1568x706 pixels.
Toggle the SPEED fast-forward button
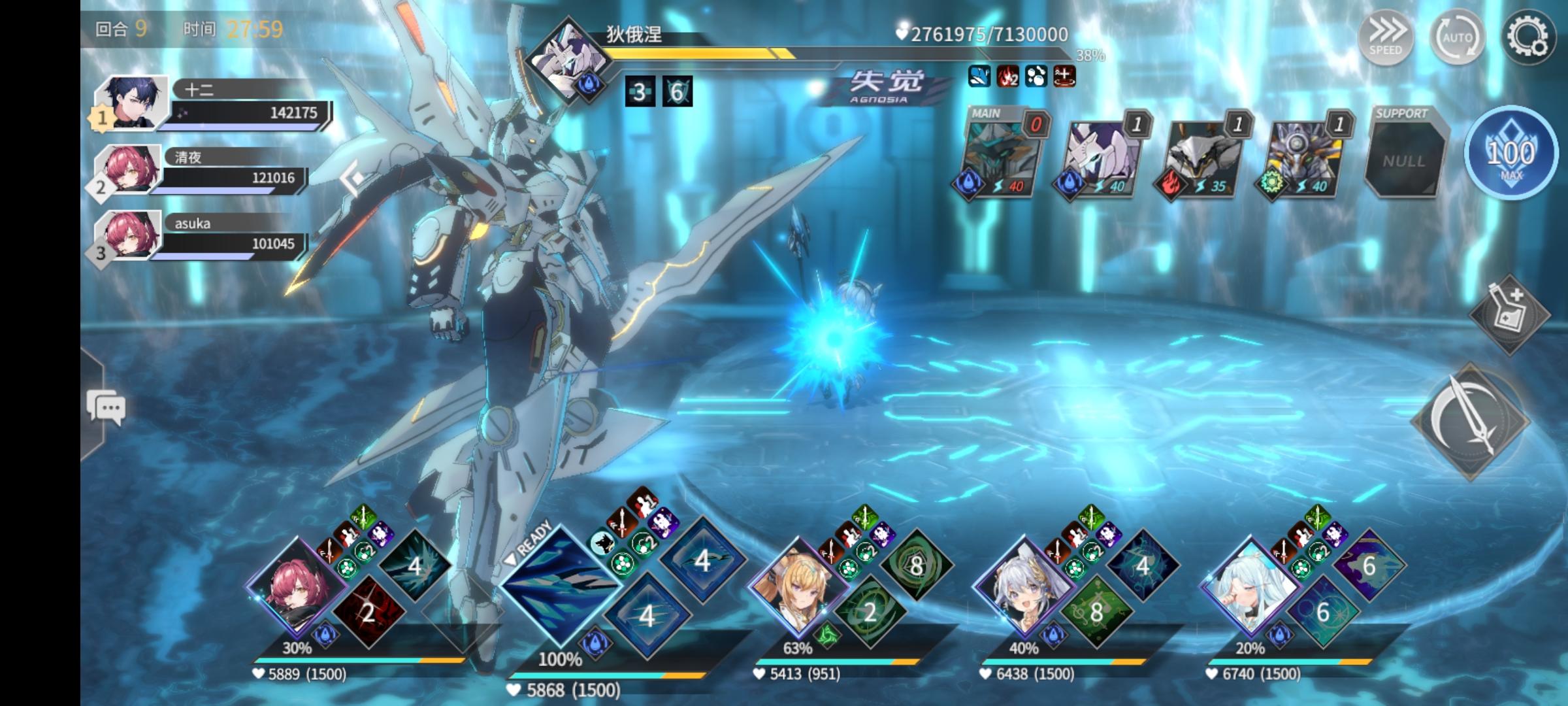[x=1385, y=36]
